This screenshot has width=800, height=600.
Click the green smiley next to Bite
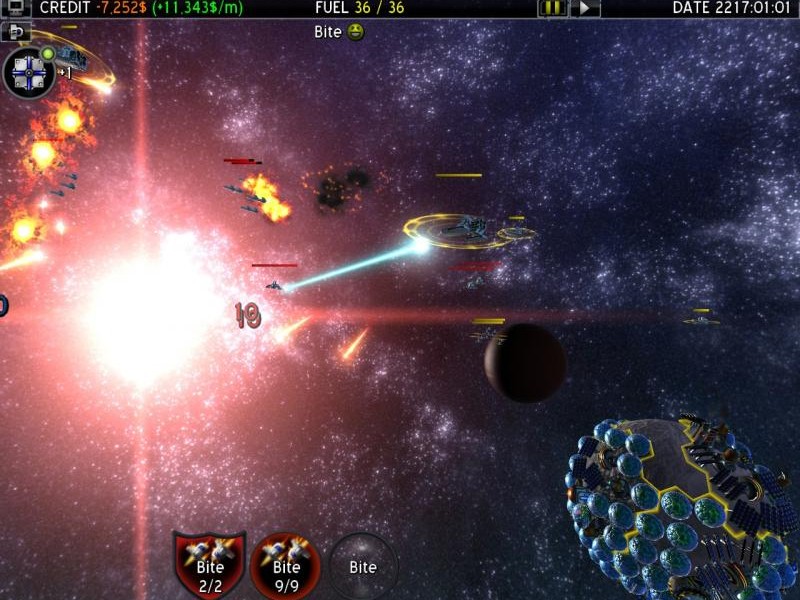pyautogui.click(x=357, y=32)
